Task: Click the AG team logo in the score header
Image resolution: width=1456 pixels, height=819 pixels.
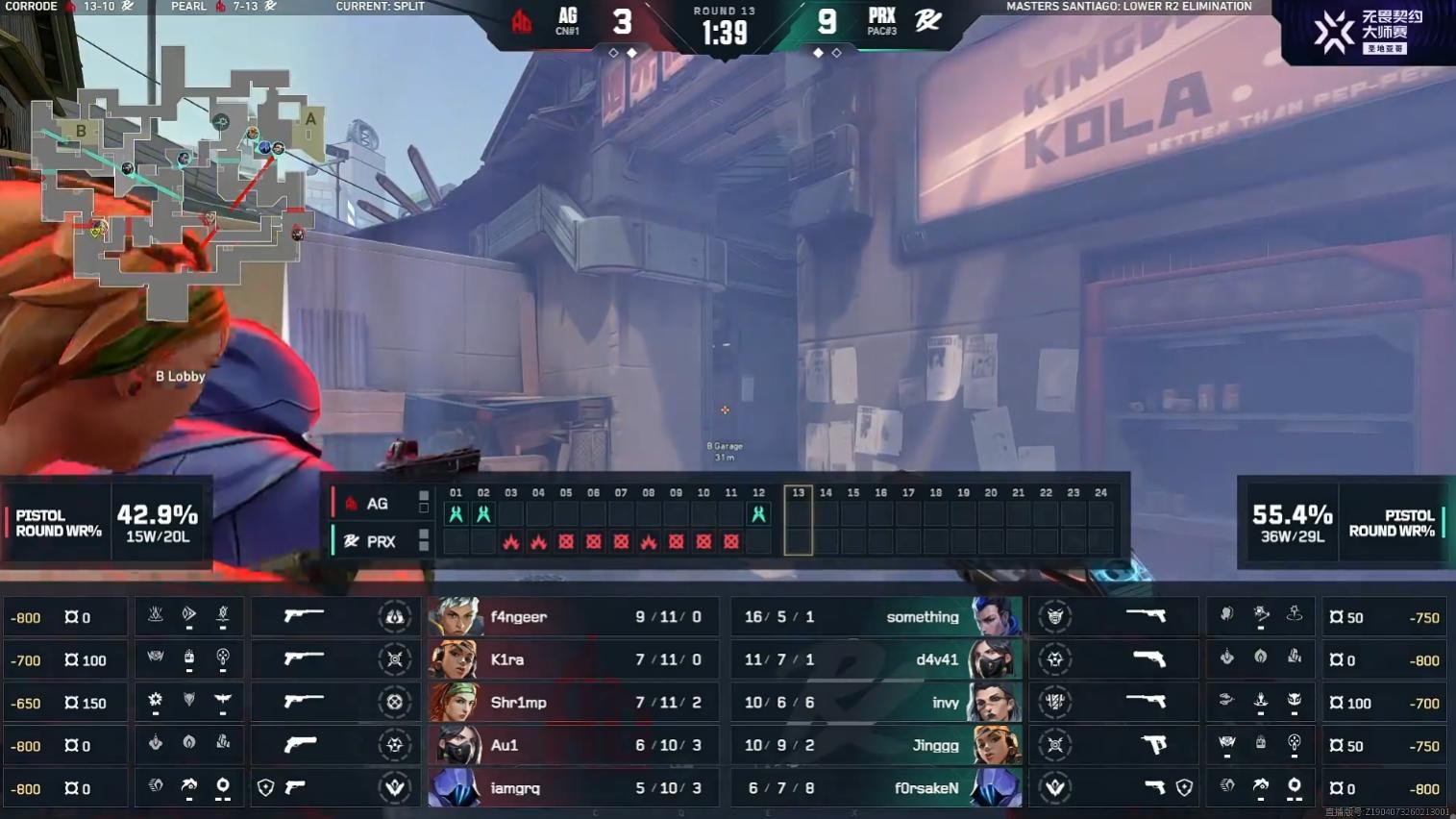Action: [522, 21]
